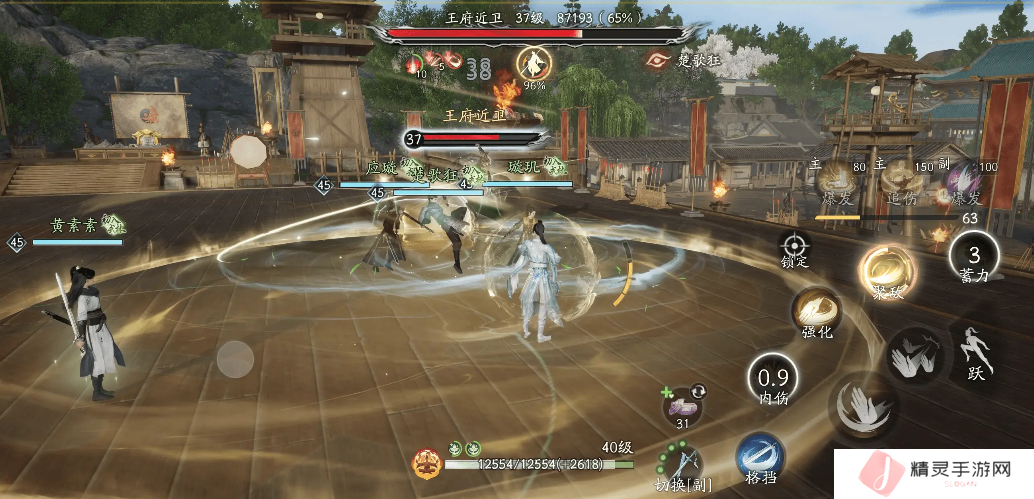Image resolution: width=1034 pixels, height=499 pixels.
Task: Activate the golden 聚敌 skill
Action: 884,271
